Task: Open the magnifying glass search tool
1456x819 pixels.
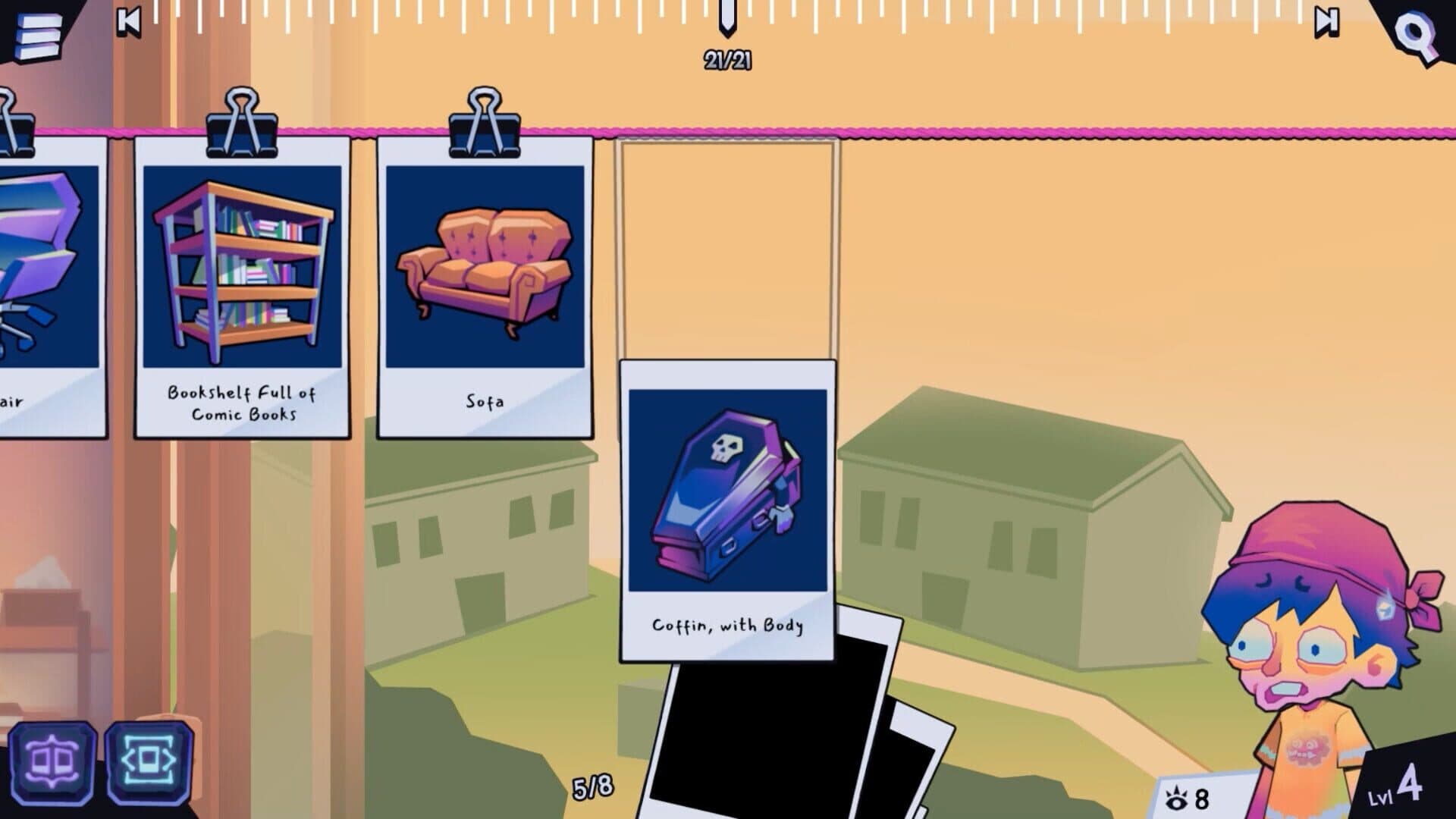Action: pos(1416,34)
